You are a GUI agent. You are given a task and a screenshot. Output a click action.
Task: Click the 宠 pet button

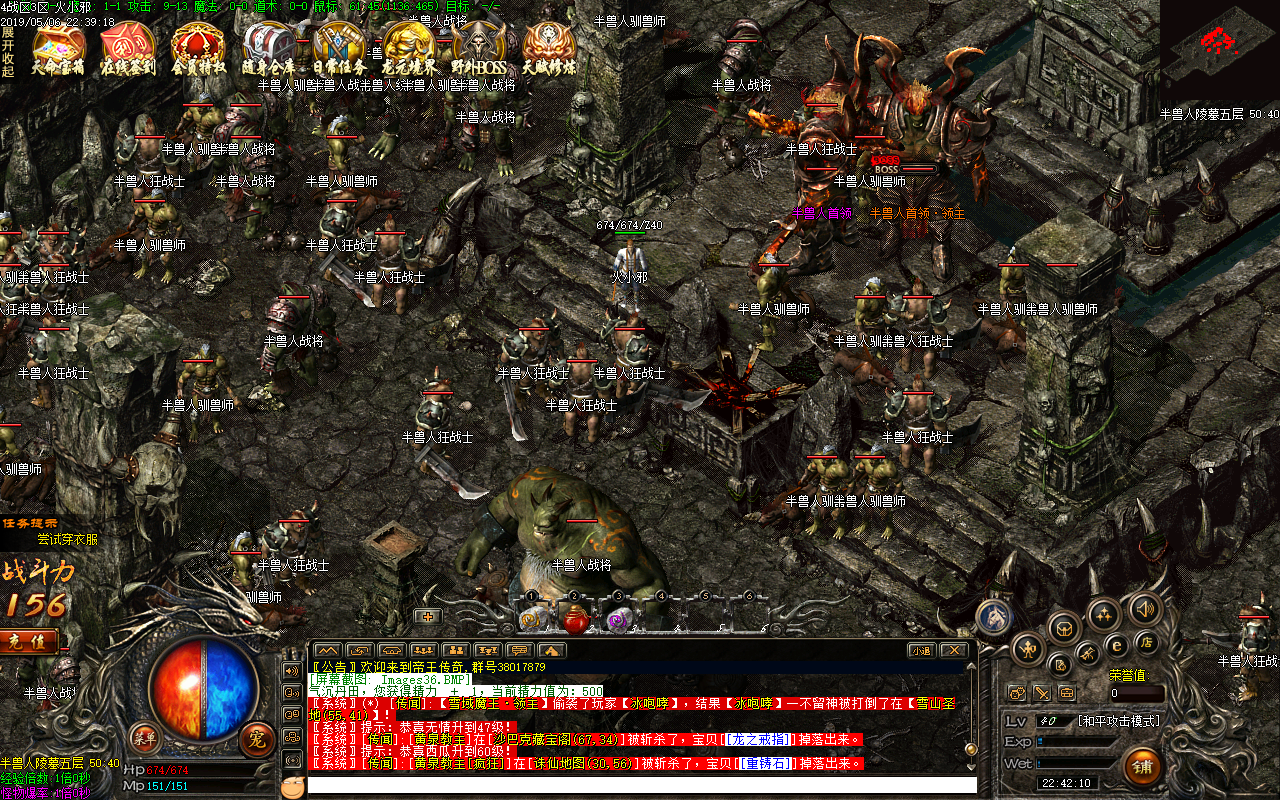257,738
